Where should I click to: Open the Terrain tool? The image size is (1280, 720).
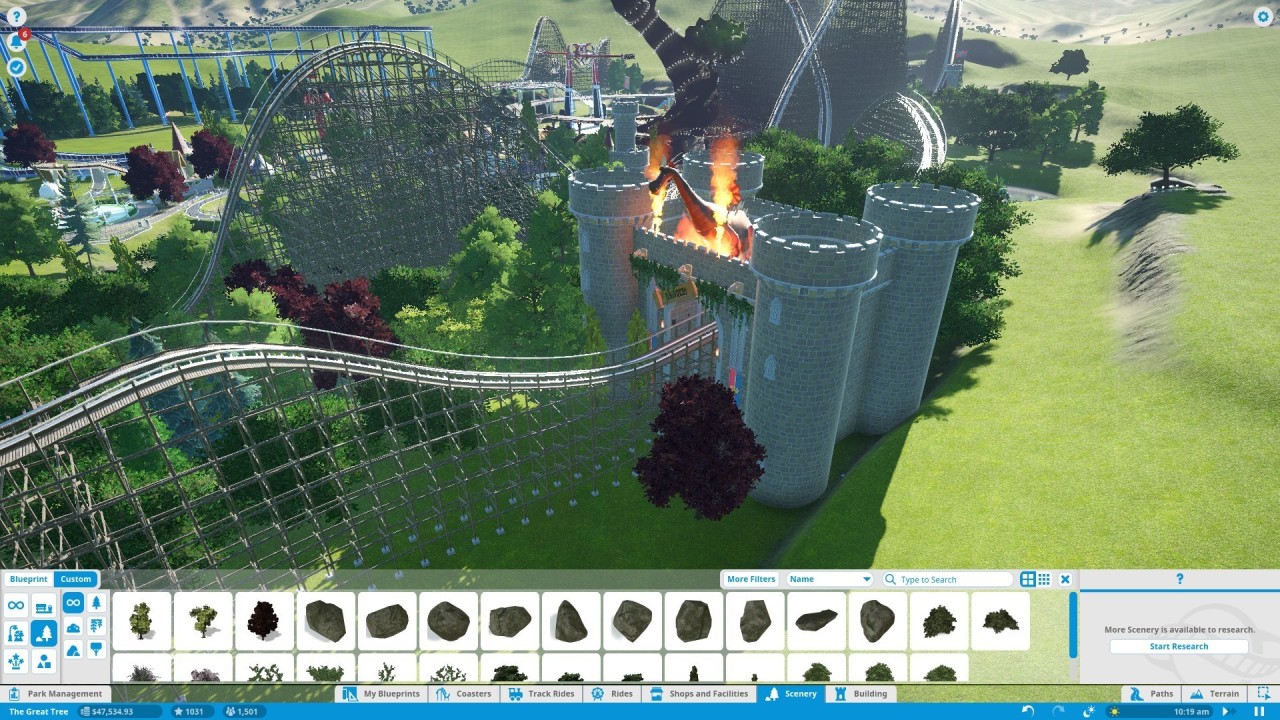click(x=1214, y=693)
